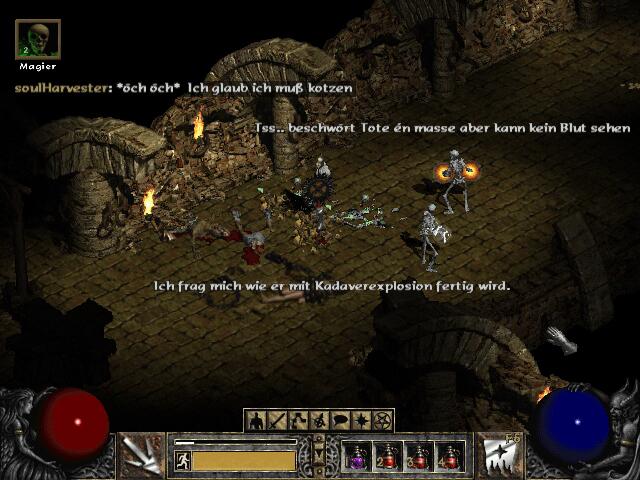Viewport: 640px width, 480px height.
Task: Open inventory via the sword icon
Action: (276, 420)
